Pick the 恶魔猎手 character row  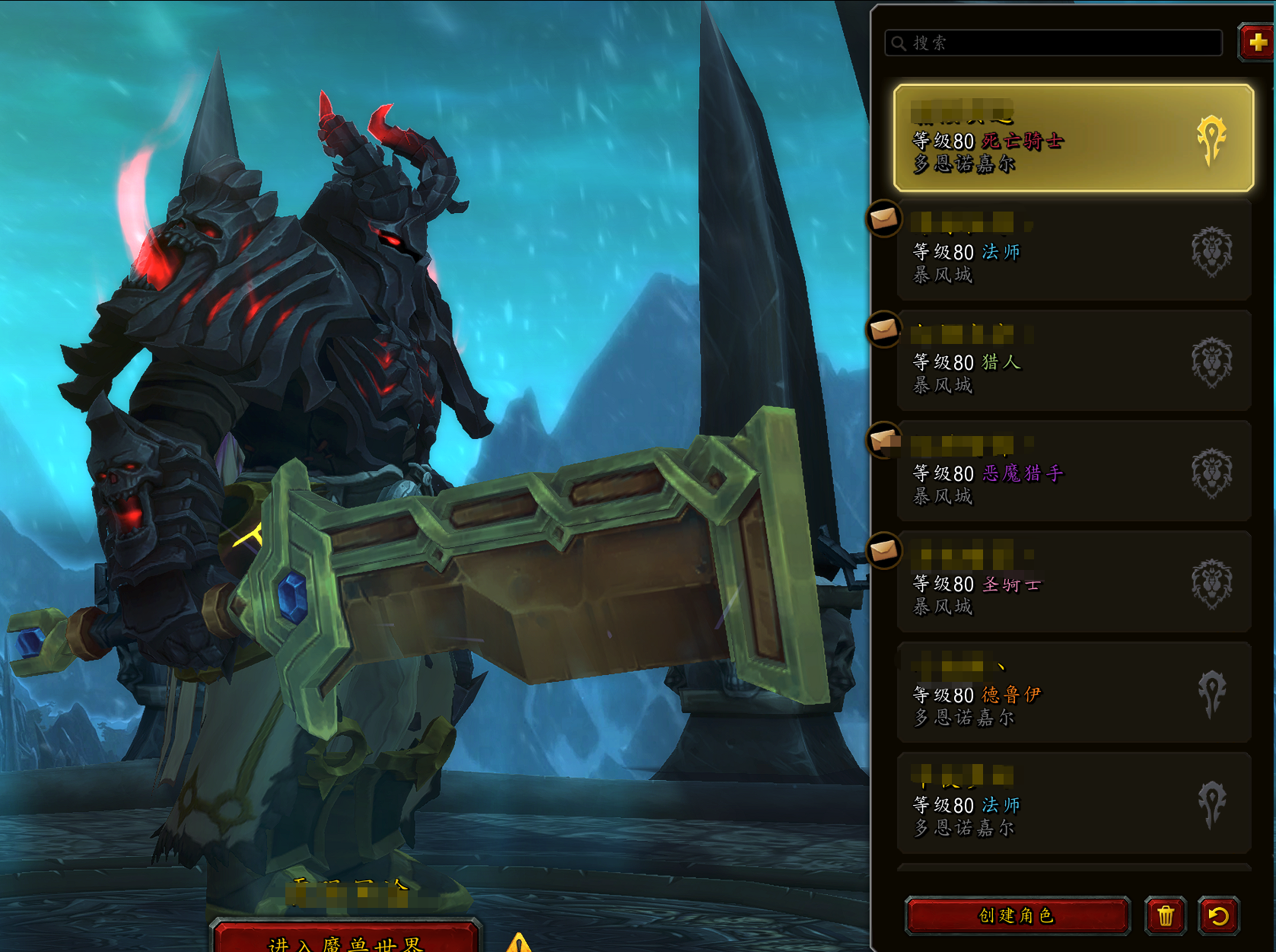pos(1073,472)
